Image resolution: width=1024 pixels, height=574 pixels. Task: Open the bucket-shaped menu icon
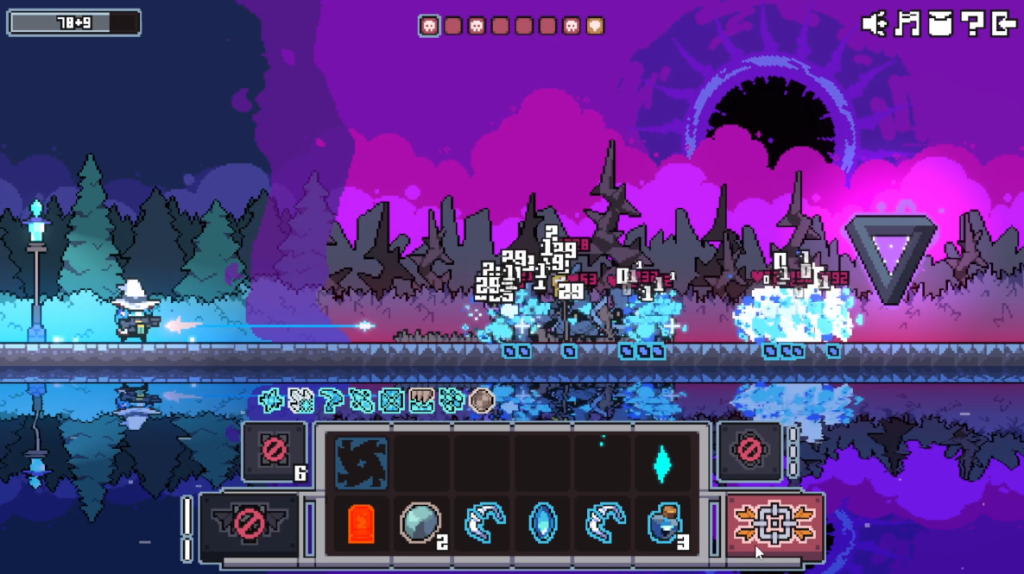[x=940, y=24]
